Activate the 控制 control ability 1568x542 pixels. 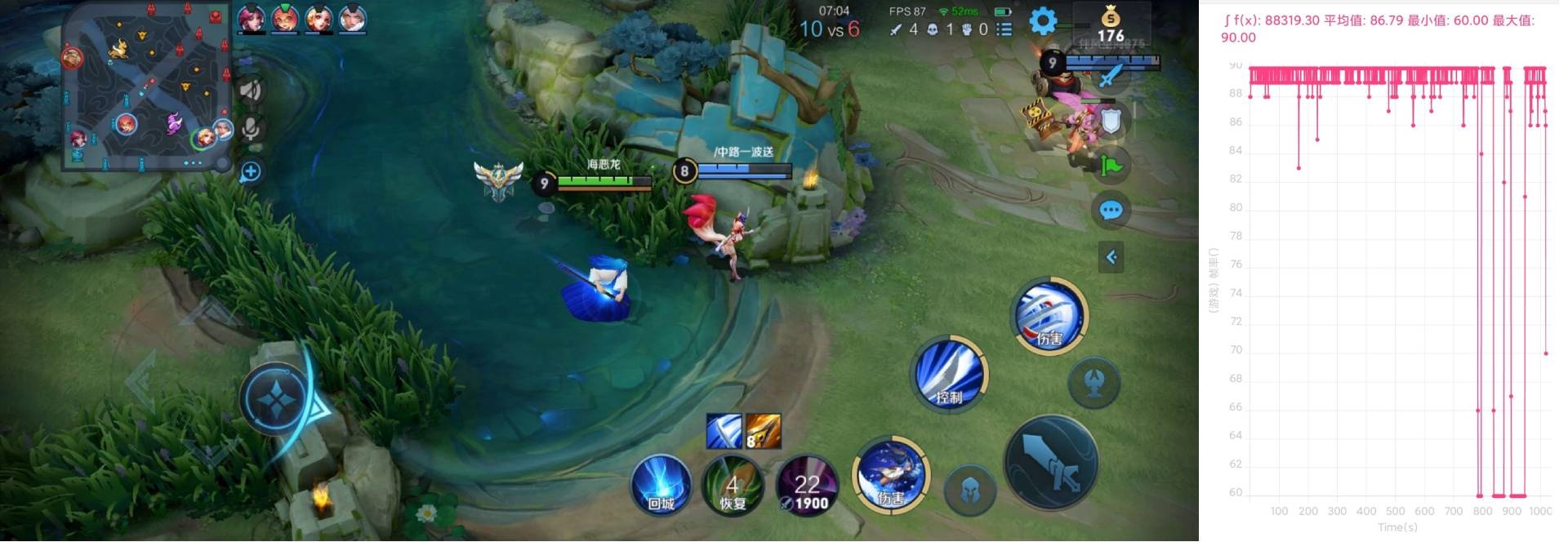point(949,375)
